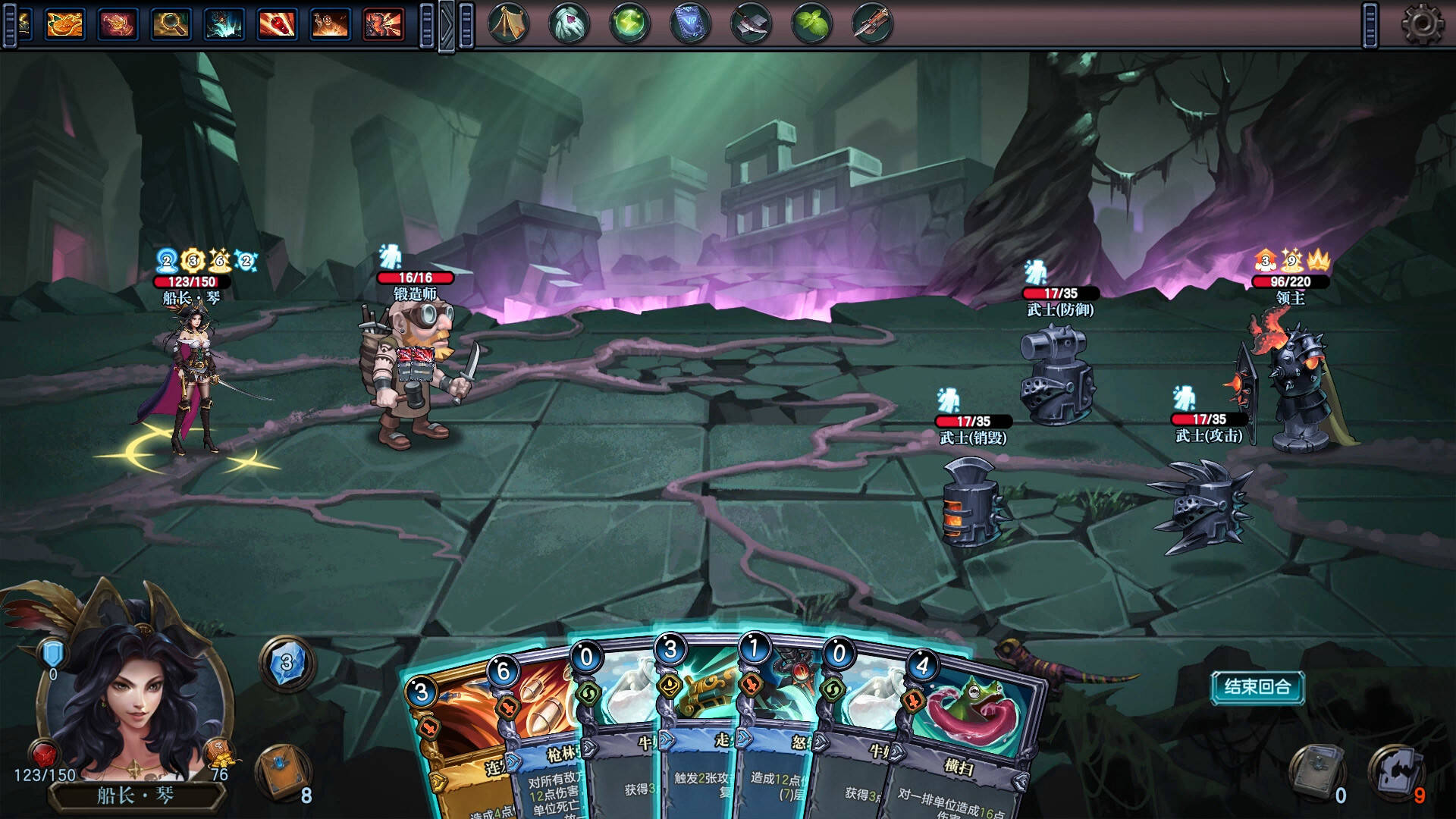This screenshot has width=1456, height=819.
Task: Select the magnifying glass skill icon
Action: point(171,24)
